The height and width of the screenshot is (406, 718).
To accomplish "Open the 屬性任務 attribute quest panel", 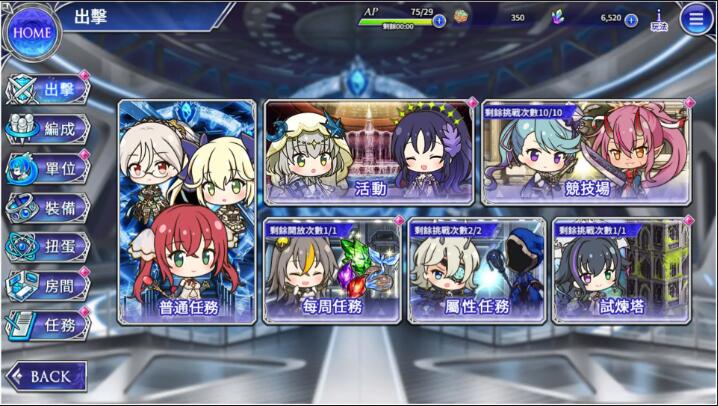I will coord(477,271).
